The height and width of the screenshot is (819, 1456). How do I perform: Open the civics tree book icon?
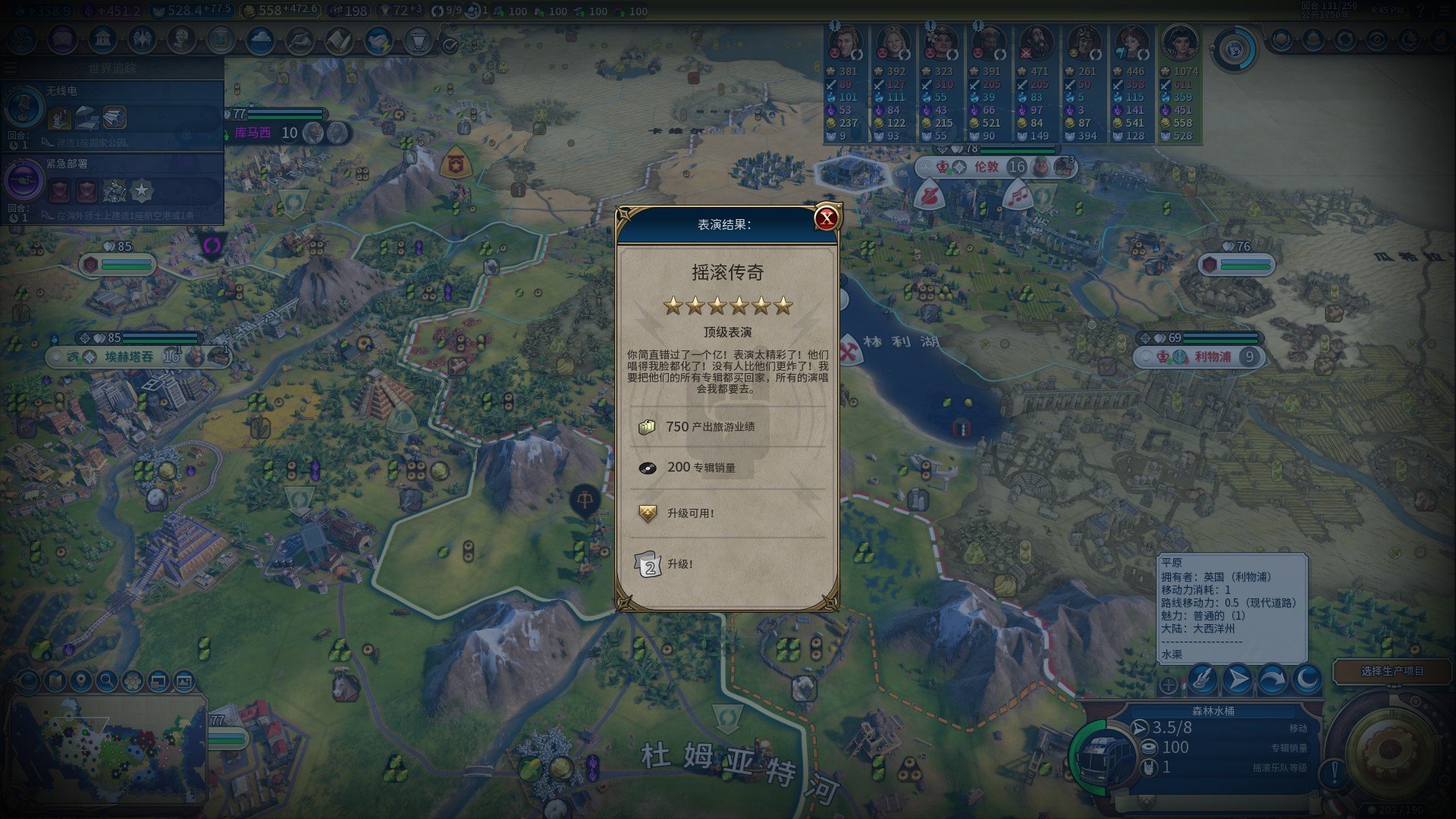click(x=62, y=39)
